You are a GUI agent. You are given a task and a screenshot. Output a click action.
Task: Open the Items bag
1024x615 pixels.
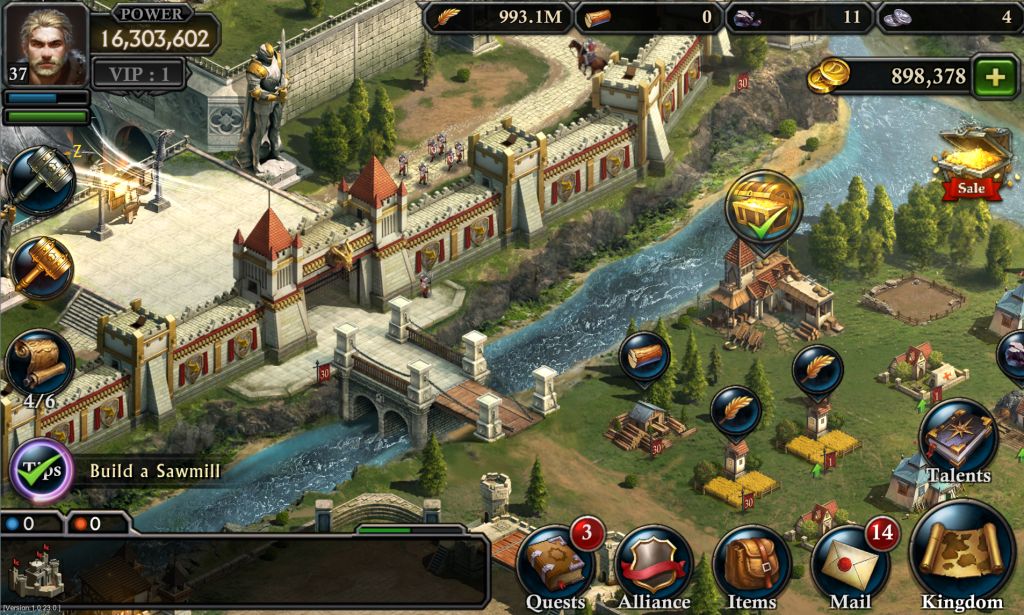(750, 566)
